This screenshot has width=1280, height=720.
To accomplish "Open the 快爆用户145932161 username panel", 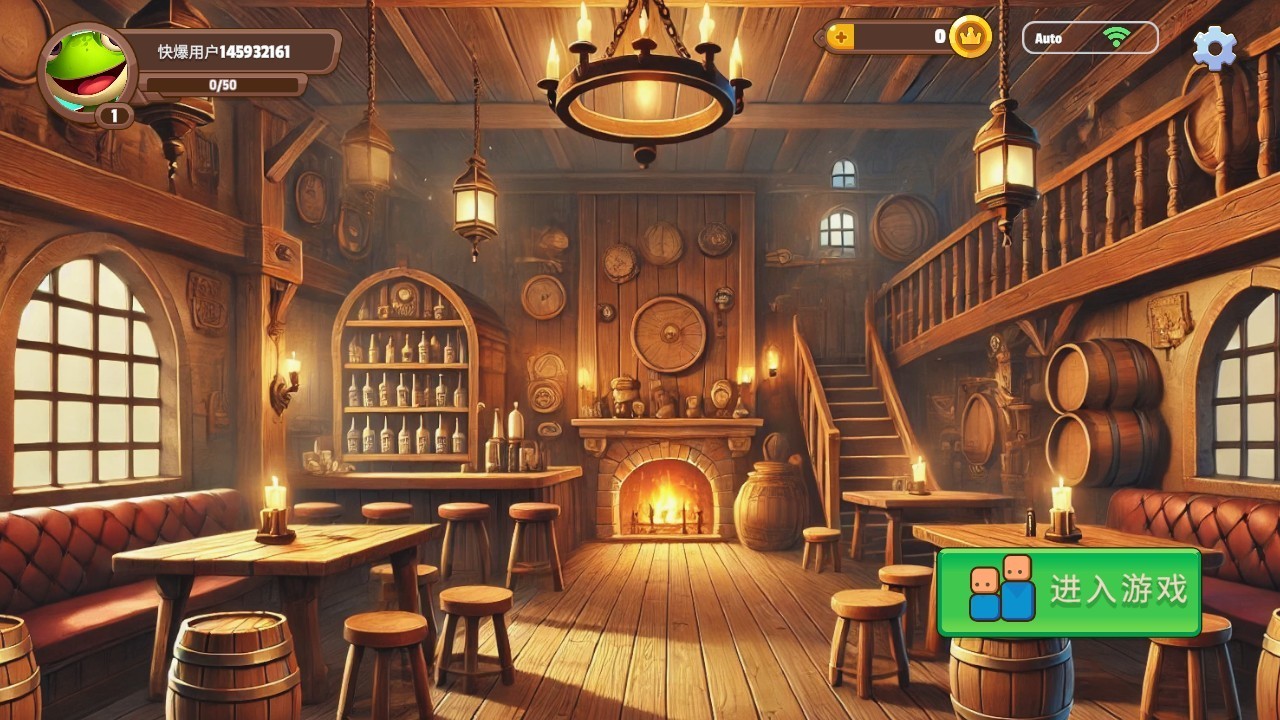I will [x=234, y=51].
